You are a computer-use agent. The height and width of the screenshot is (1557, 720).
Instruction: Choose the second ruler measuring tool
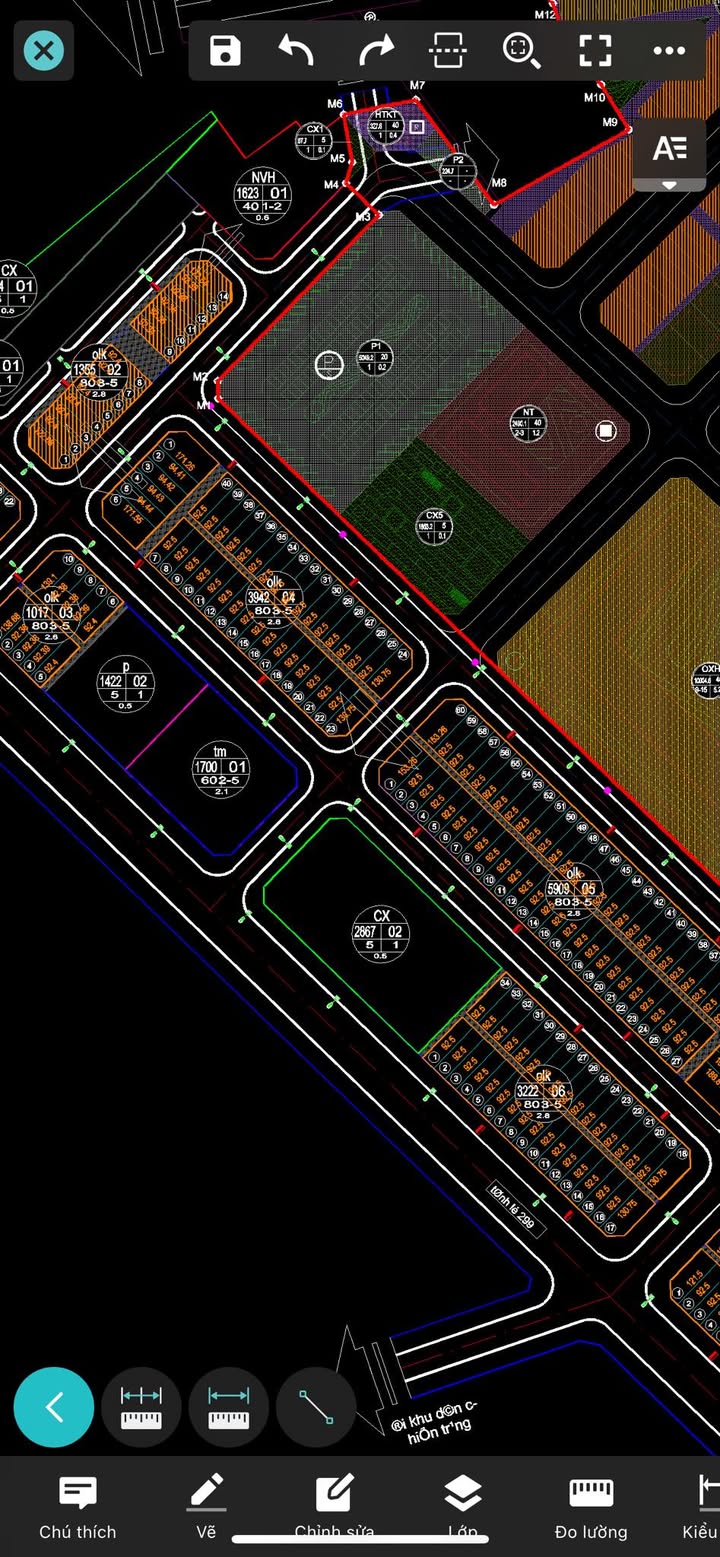229,1407
